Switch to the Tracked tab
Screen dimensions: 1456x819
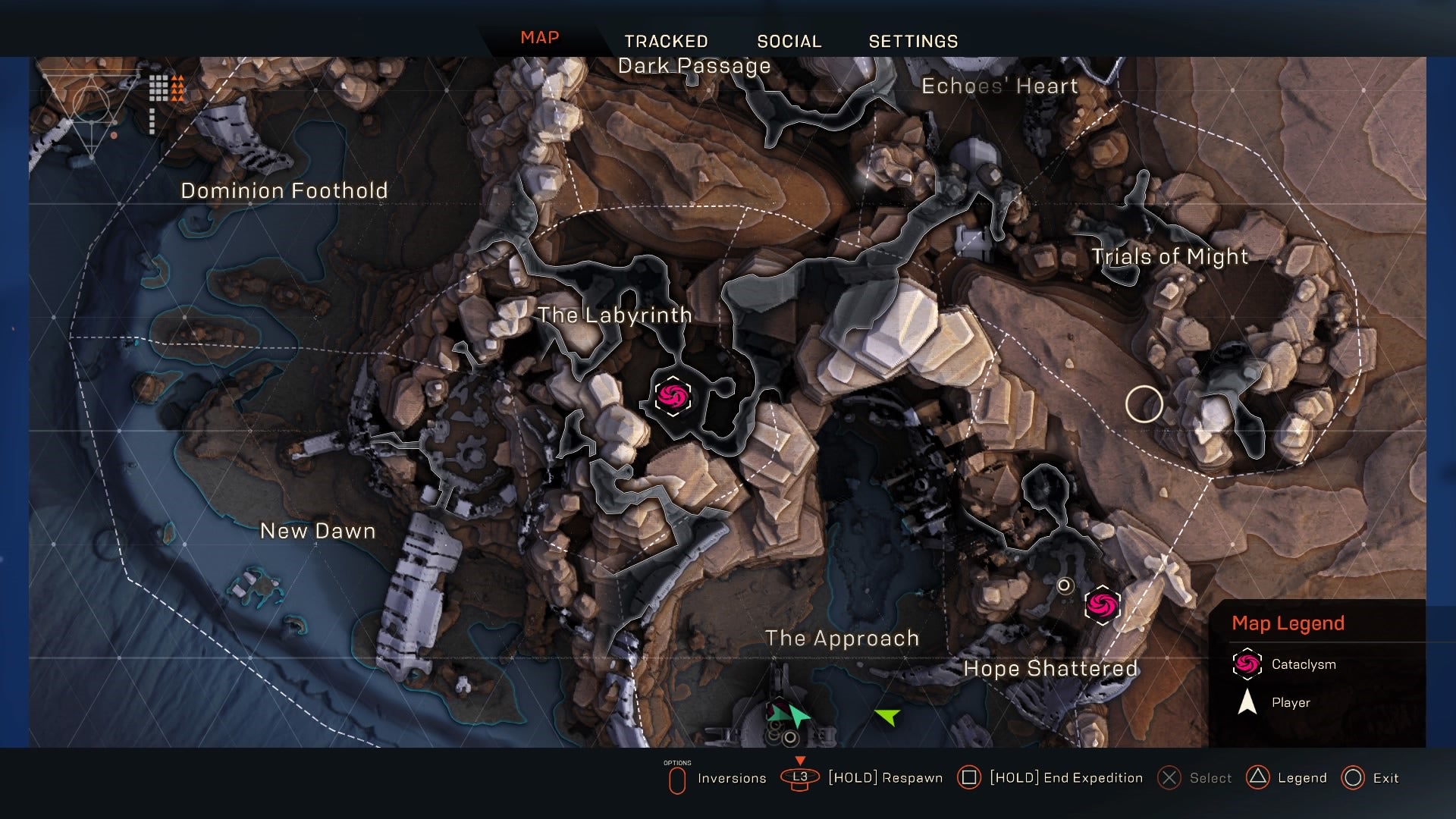tap(666, 41)
